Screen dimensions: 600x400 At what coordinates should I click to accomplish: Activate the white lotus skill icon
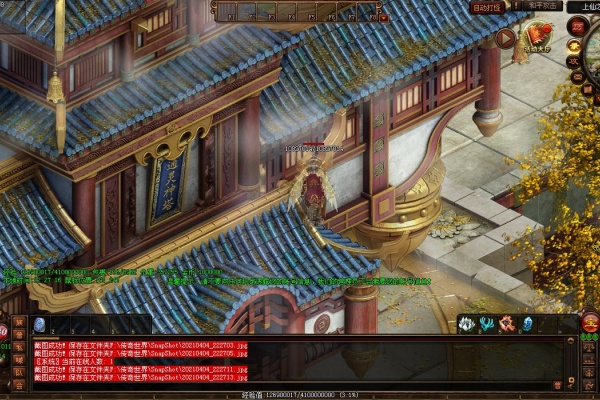[466, 323]
